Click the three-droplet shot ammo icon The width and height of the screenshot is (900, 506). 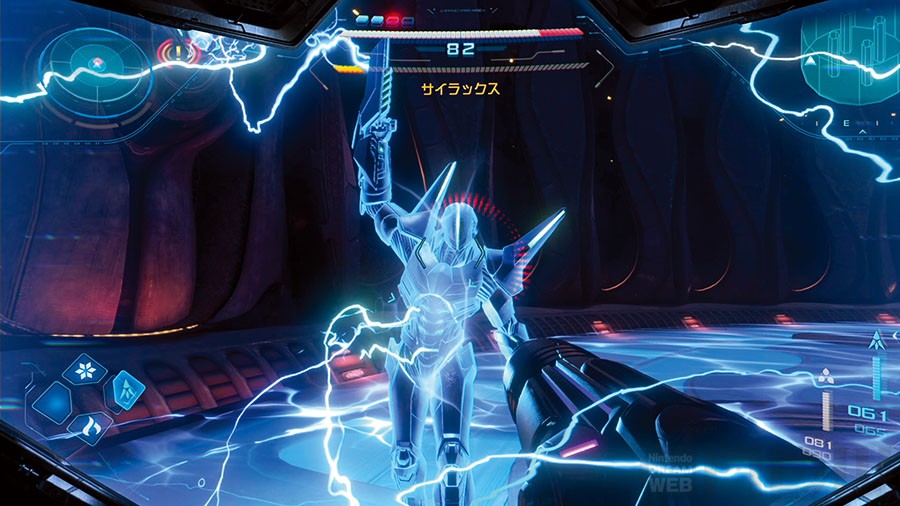click(x=827, y=379)
